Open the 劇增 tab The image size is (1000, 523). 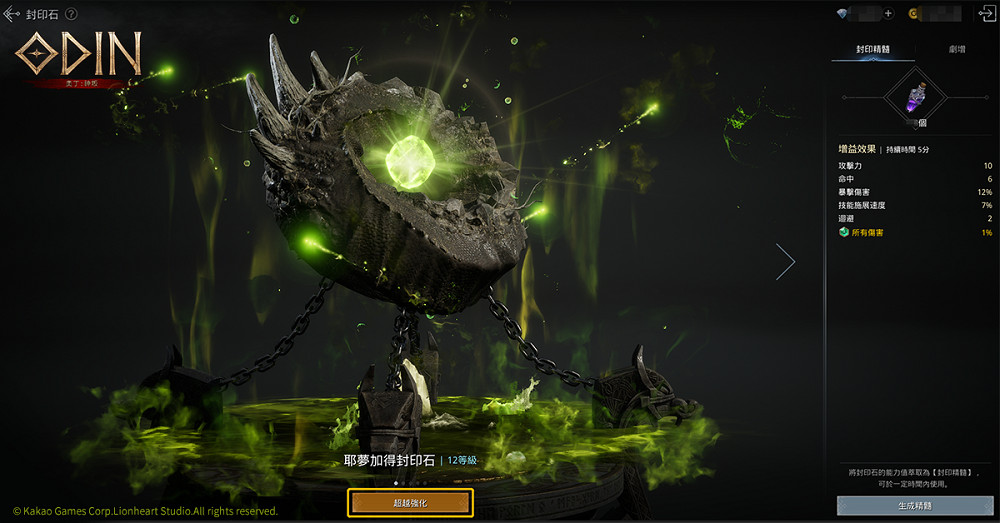tap(957, 48)
